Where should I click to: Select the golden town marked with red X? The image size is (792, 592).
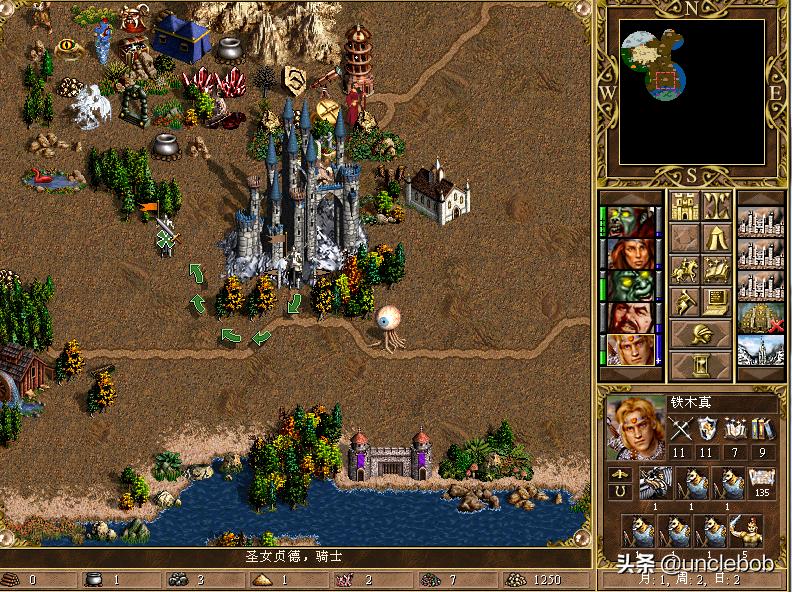tap(760, 318)
